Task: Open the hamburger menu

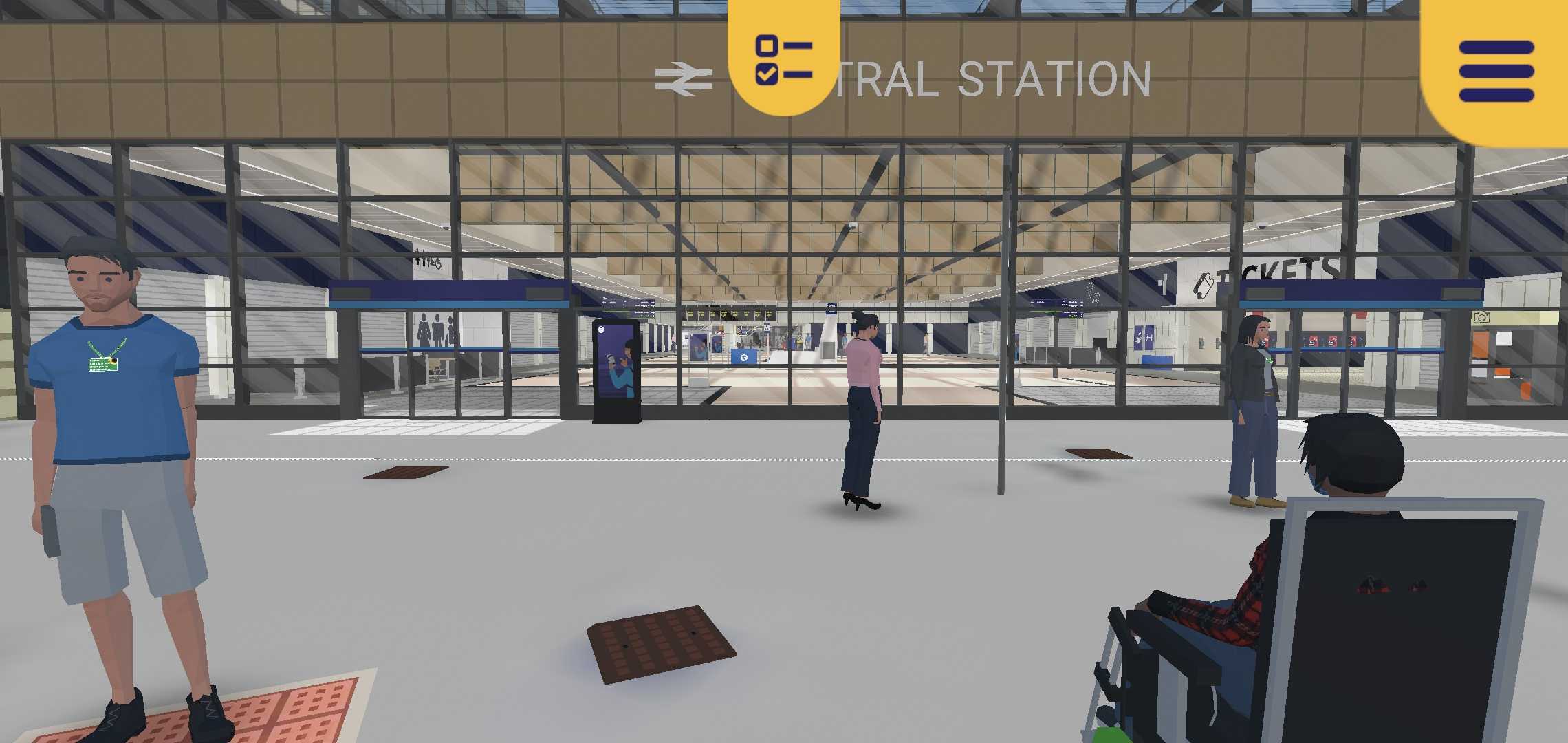Action: click(1496, 71)
